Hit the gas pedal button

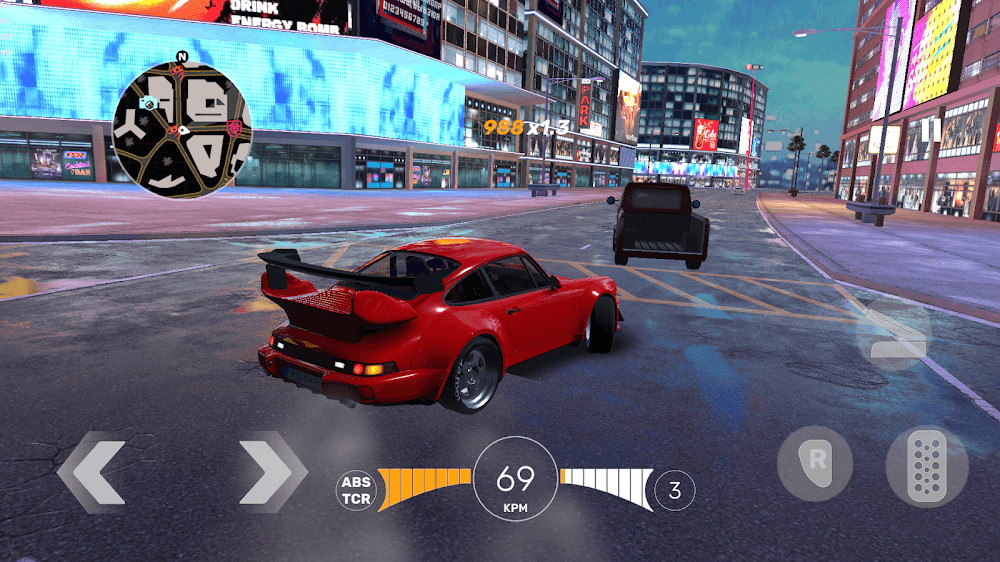pyautogui.click(x=926, y=468)
